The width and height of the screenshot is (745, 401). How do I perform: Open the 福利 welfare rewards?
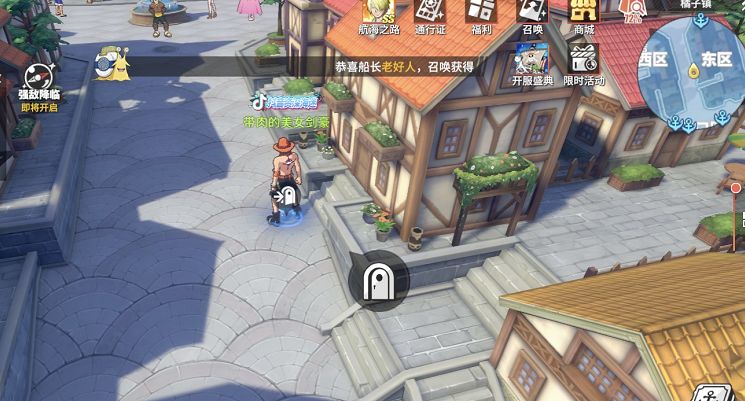[481, 15]
